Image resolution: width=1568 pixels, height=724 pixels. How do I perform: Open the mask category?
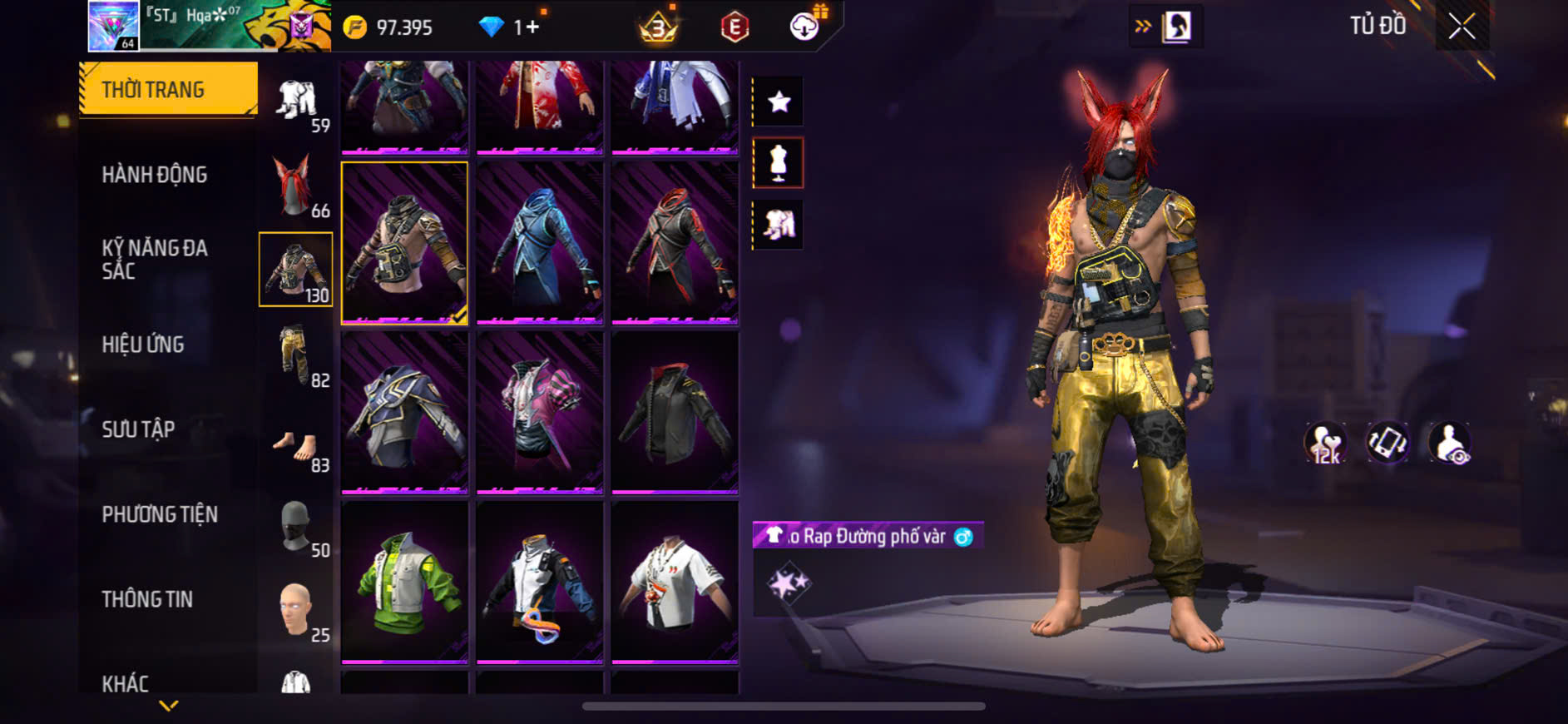[x=296, y=527]
